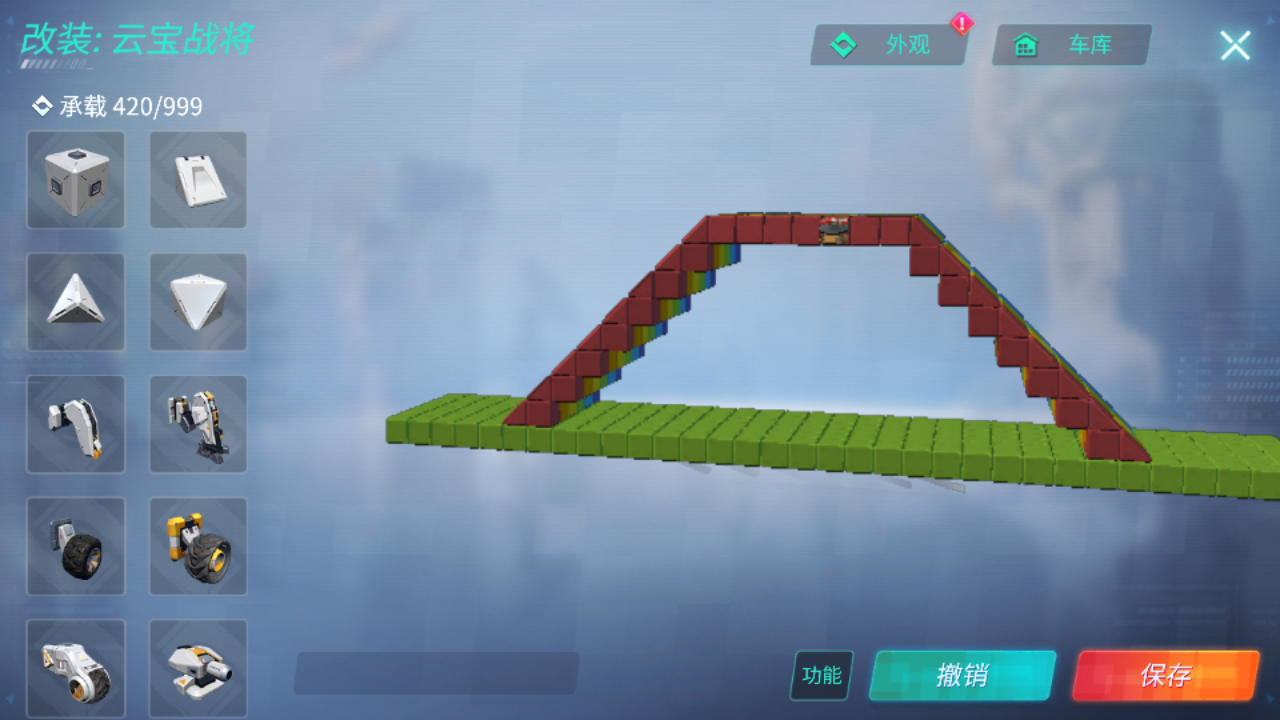1280x720 pixels.
Task: Select the cube block part
Action: (76, 180)
